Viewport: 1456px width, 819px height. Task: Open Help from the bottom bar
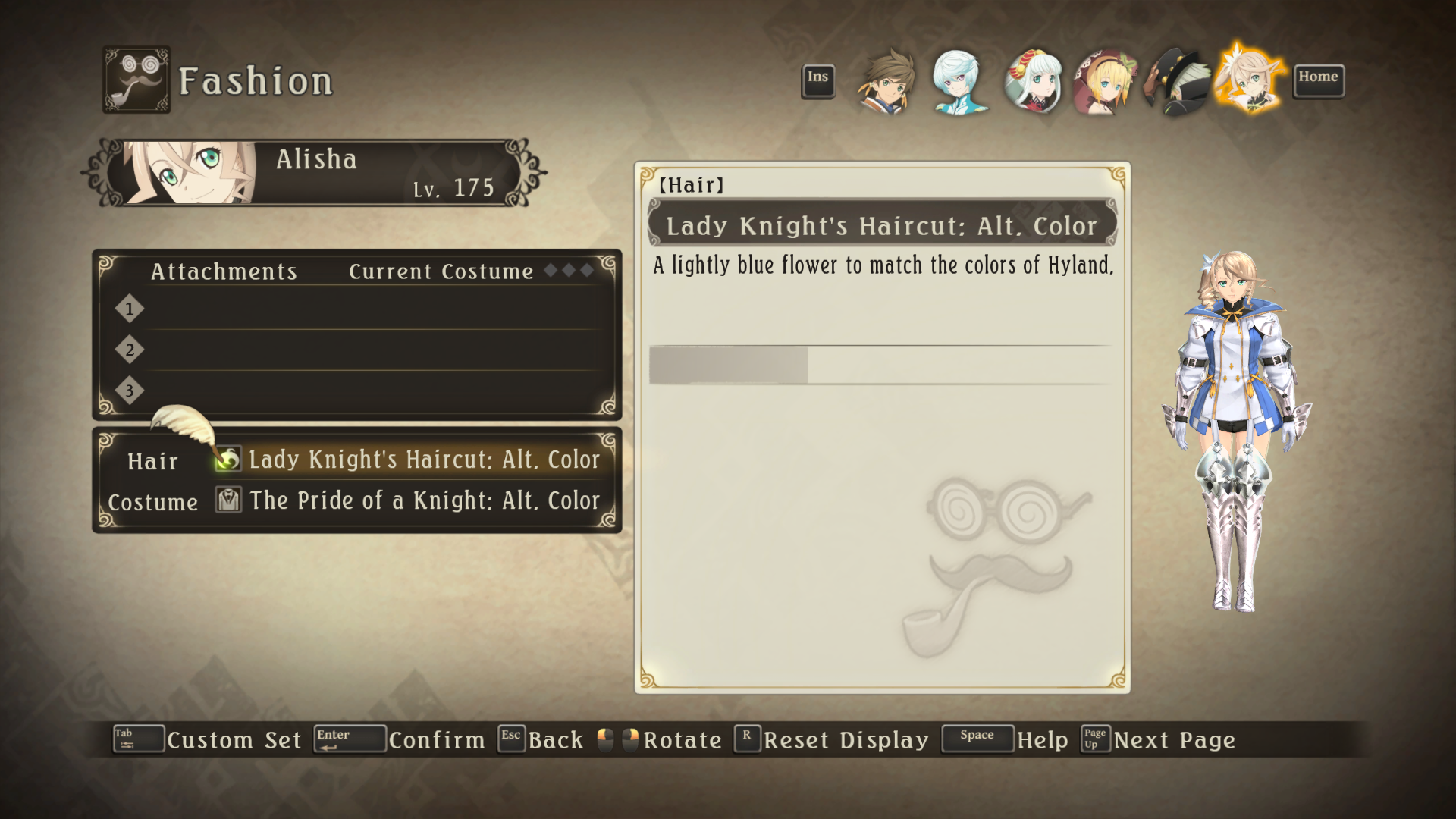(x=1042, y=740)
